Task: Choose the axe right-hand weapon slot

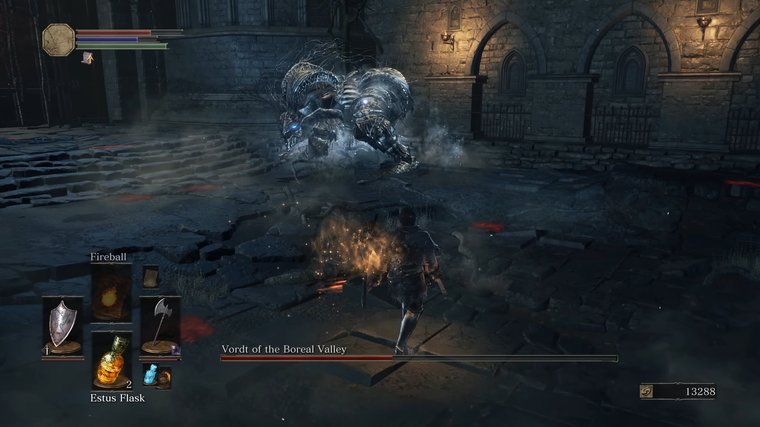Action: click(160, 323)
